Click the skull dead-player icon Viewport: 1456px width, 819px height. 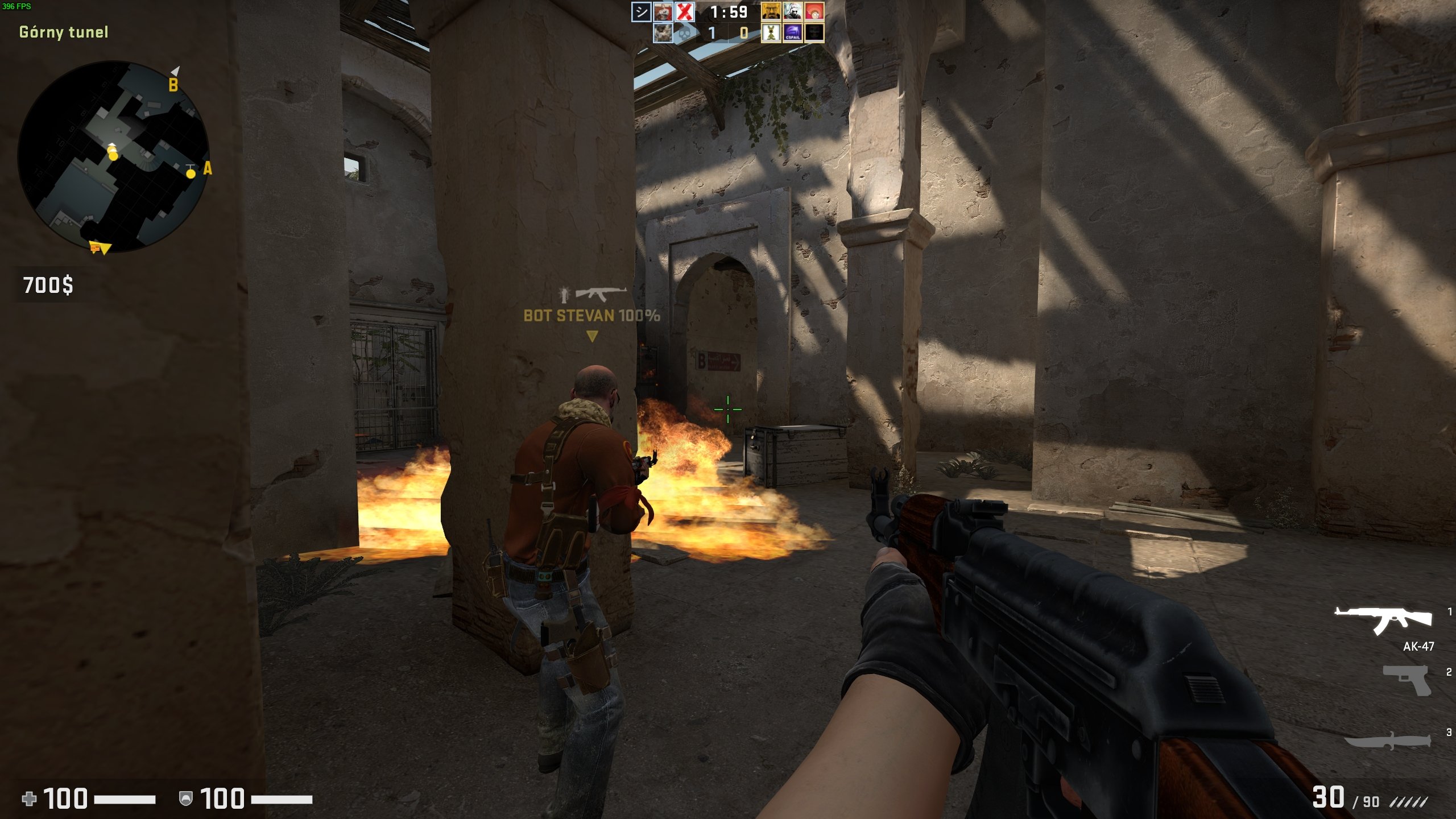click(685, 32)
